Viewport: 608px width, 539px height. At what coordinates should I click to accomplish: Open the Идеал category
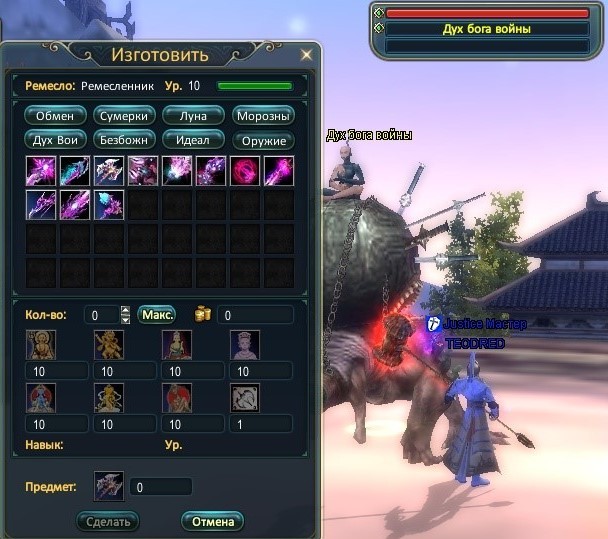(193, 140)
